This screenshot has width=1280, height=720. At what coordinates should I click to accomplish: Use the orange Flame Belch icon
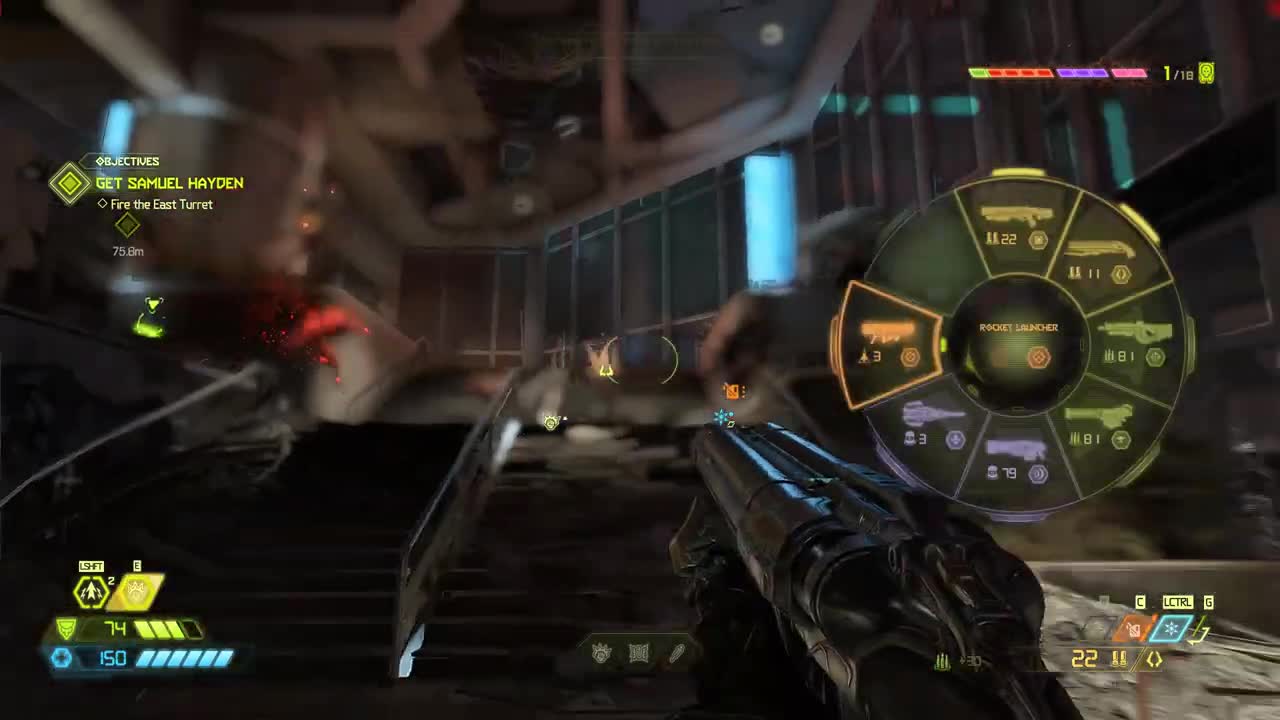click(1132, 629)
